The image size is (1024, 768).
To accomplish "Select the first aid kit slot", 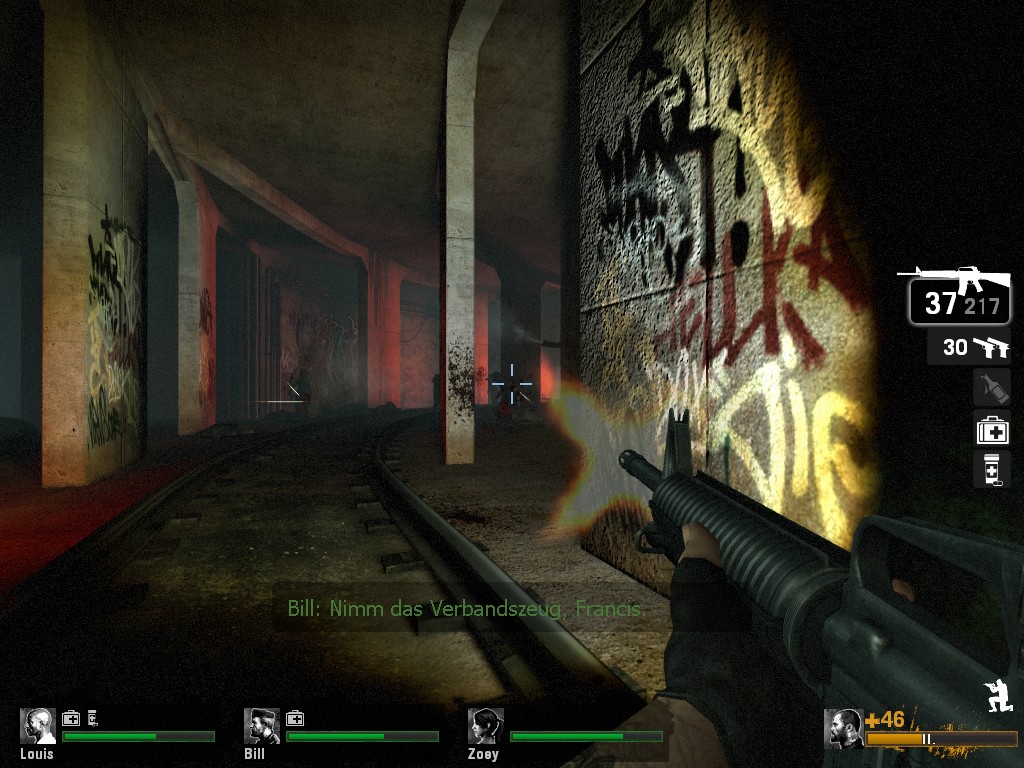I will [x=992, y=429].
